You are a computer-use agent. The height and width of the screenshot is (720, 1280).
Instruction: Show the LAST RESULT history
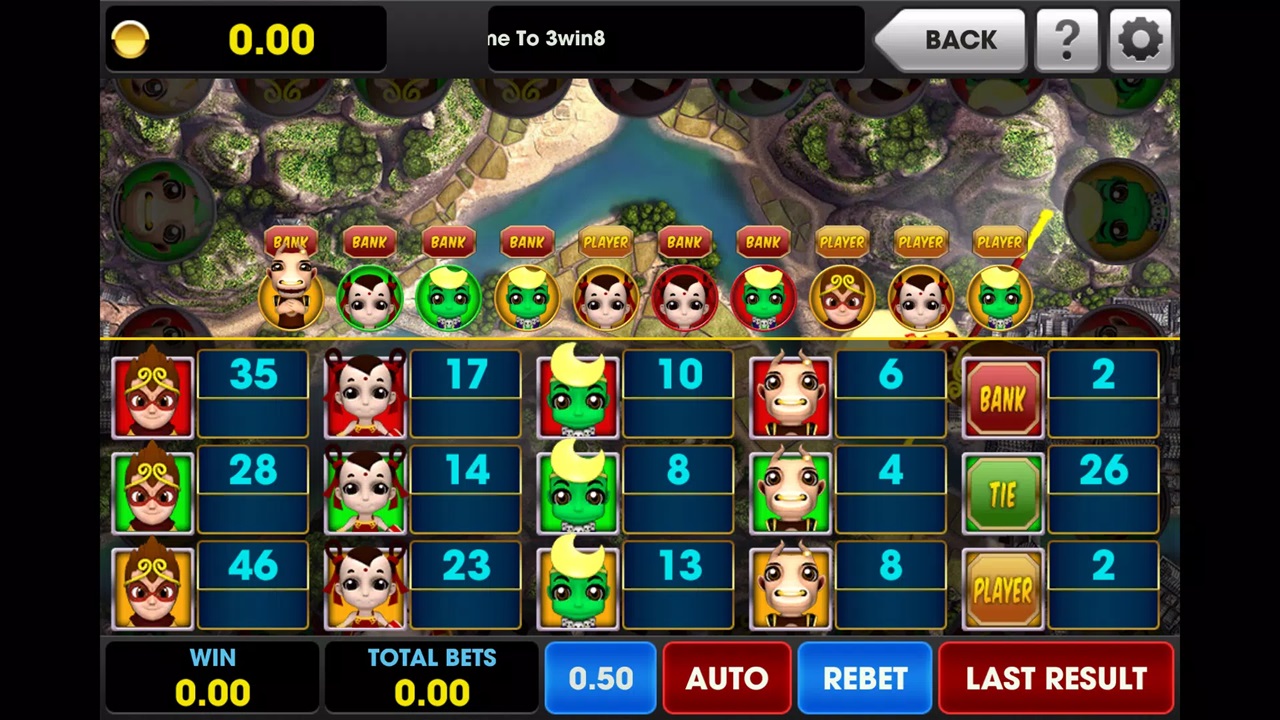click(1056, 679)
